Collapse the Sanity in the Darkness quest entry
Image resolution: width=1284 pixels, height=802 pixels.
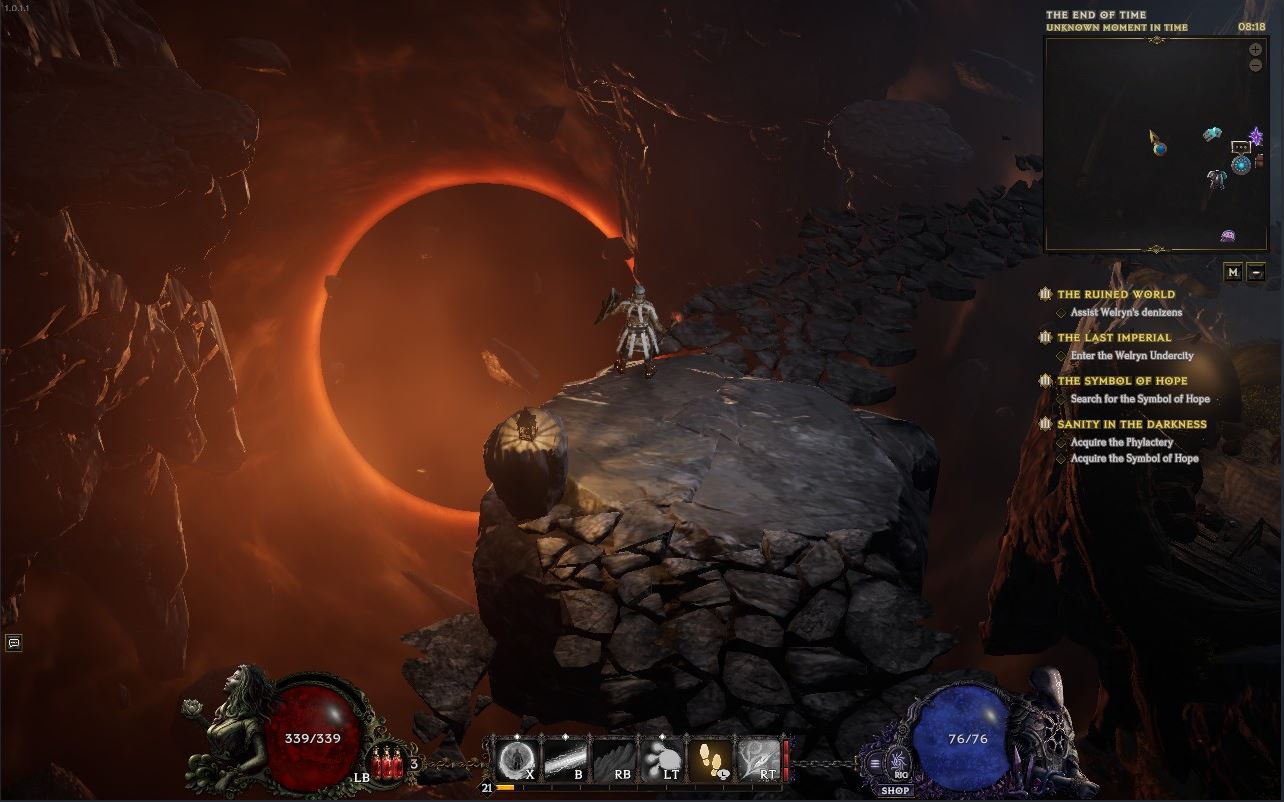tap(1044, 424)
